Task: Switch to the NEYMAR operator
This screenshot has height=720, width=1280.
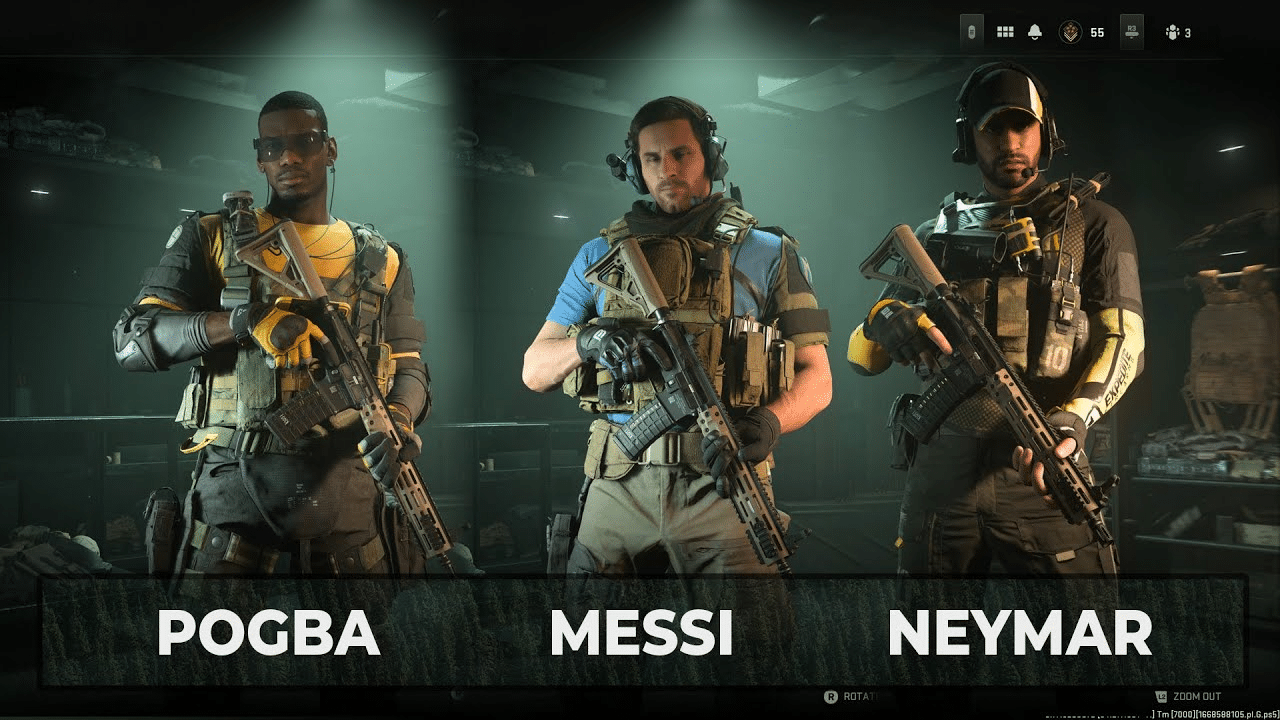Action: [1022, 632]
